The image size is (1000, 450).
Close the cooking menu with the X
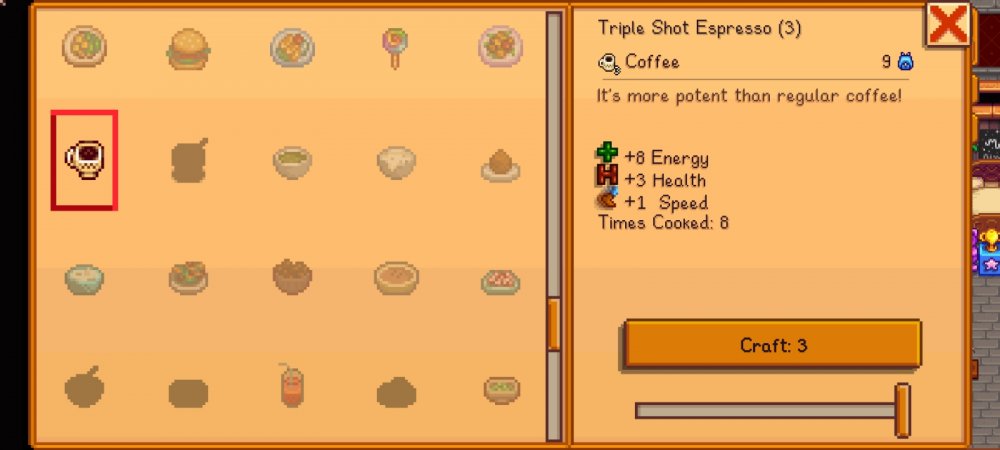(x=945, y=24)
